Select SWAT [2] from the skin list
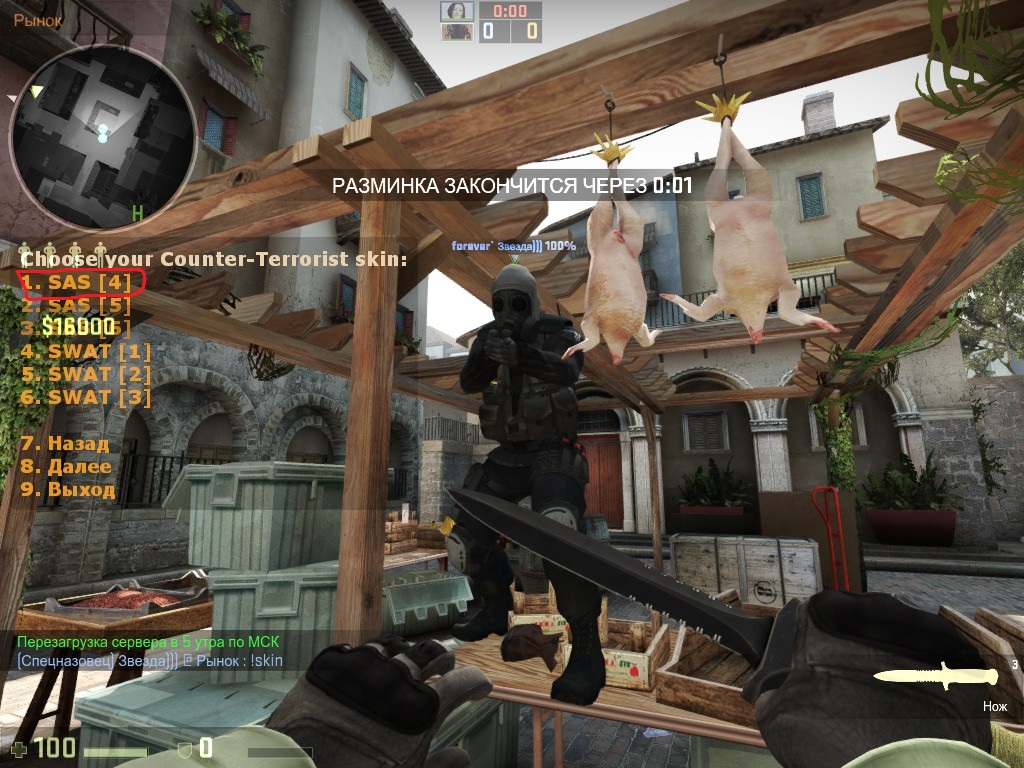 (86, 374)
